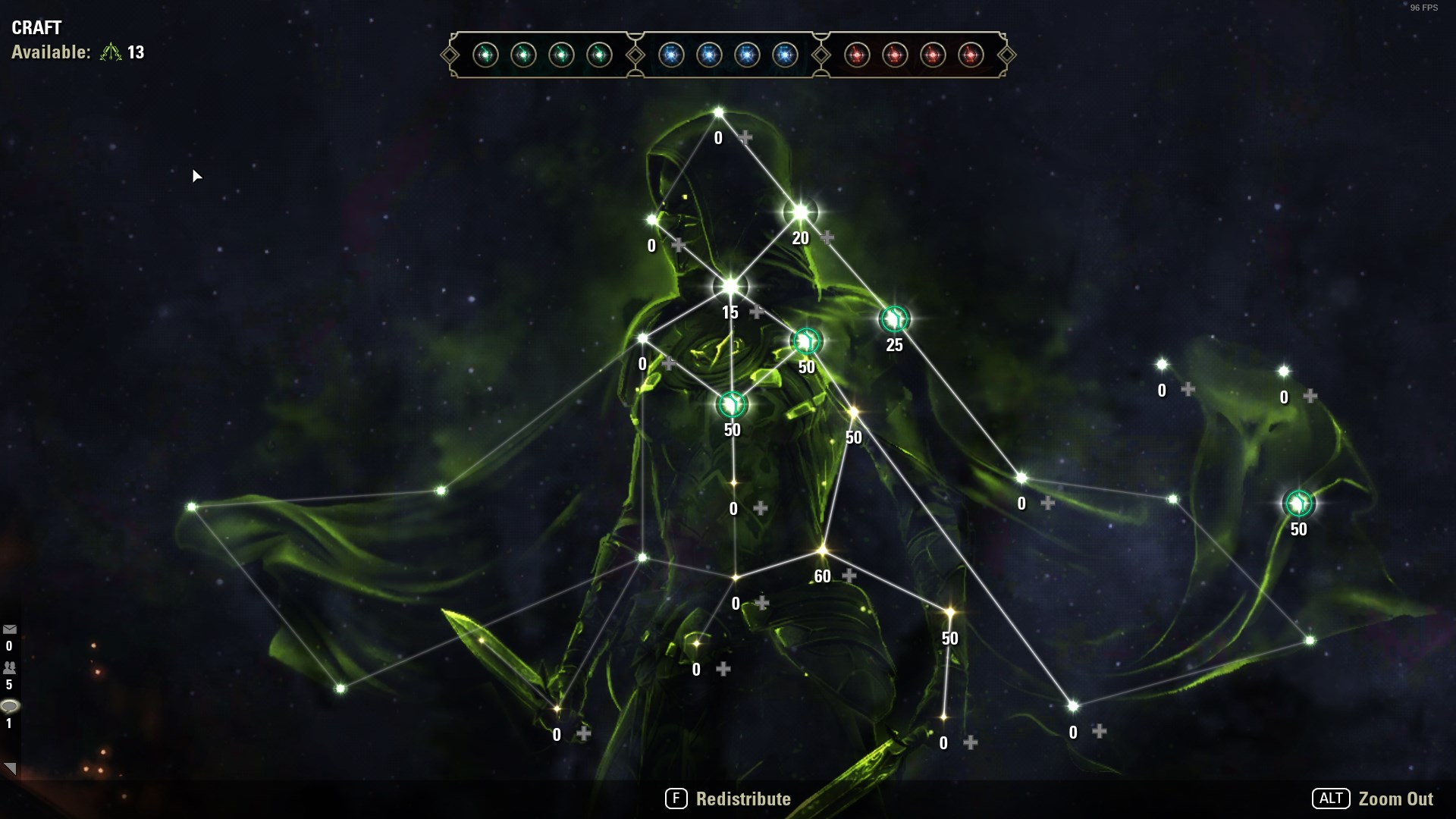Select the slottable star with 25 points
The height and width of the screenshot is (819, 1456).
(x=894, y=319)
